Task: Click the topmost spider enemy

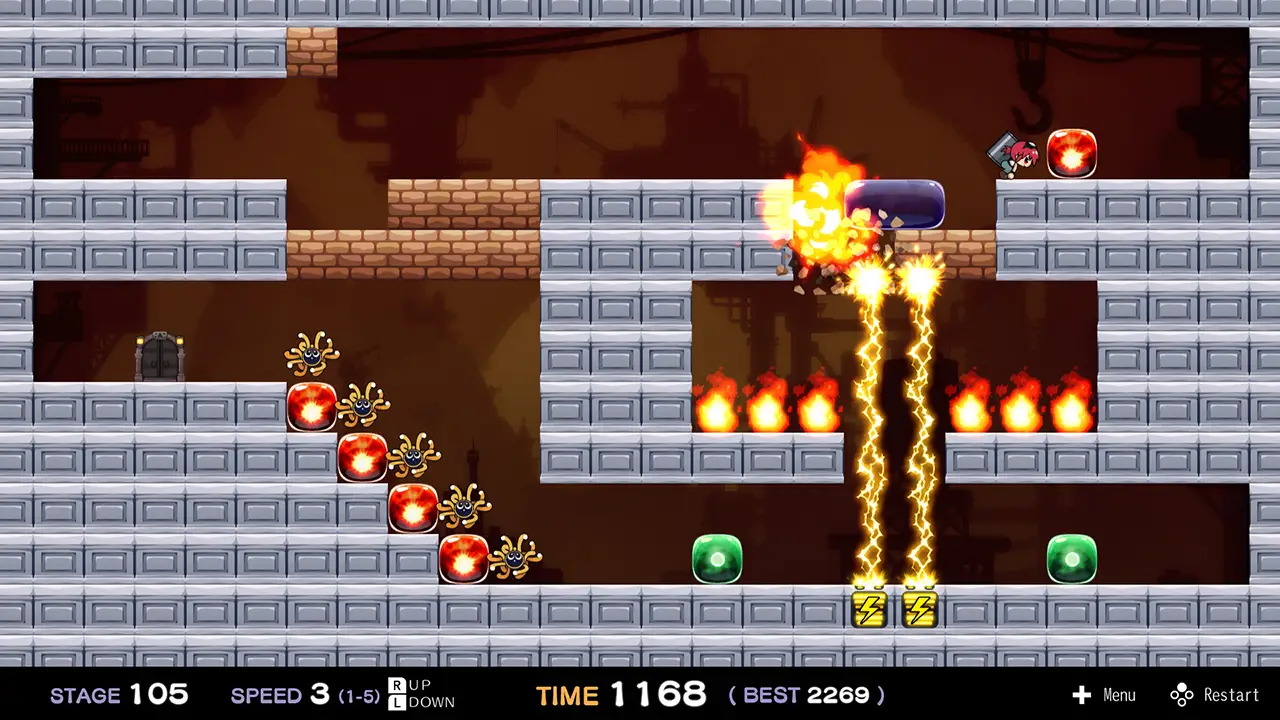Action: (x=313, y=352)
